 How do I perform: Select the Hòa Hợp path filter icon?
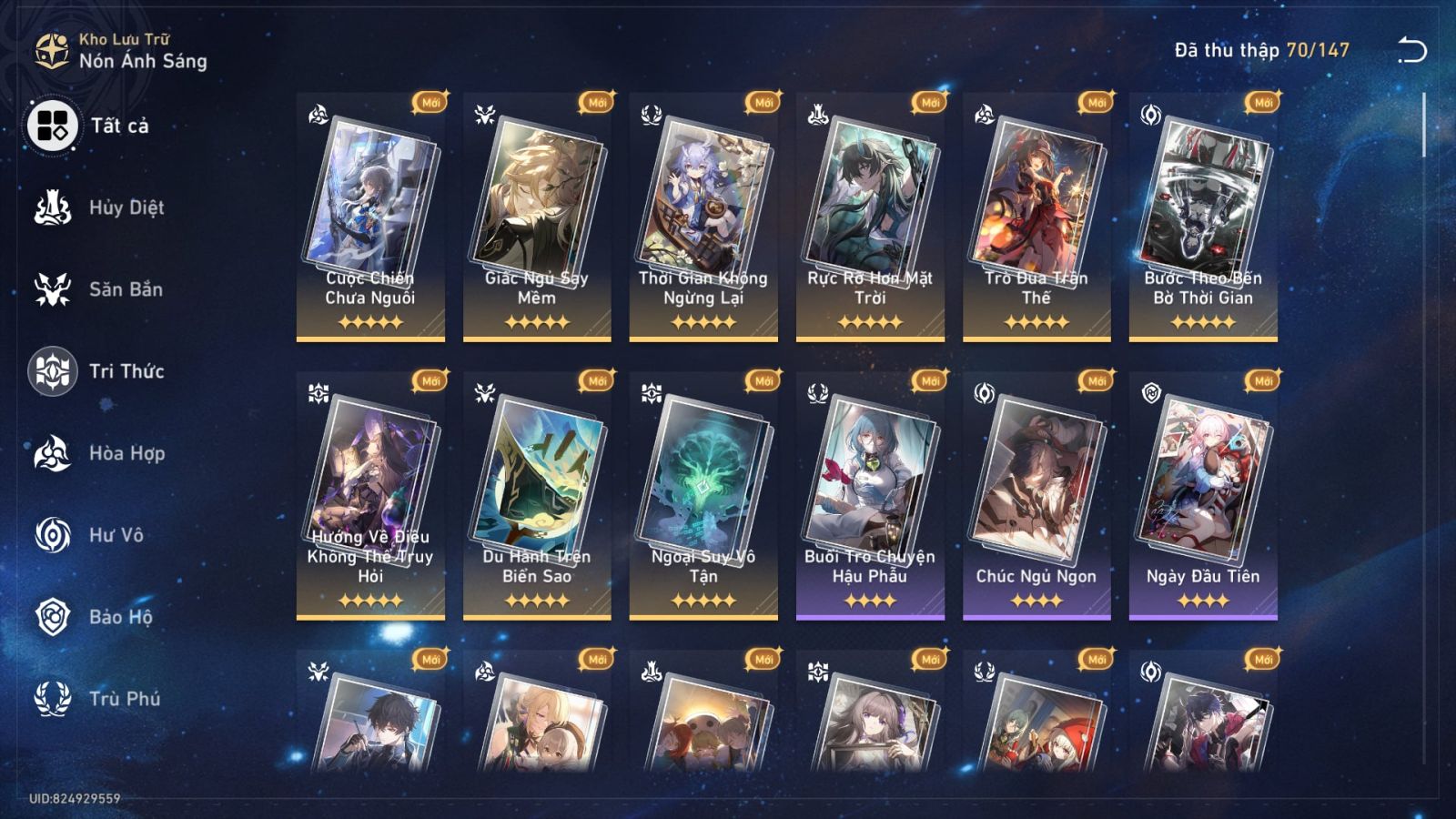point(55,453)
